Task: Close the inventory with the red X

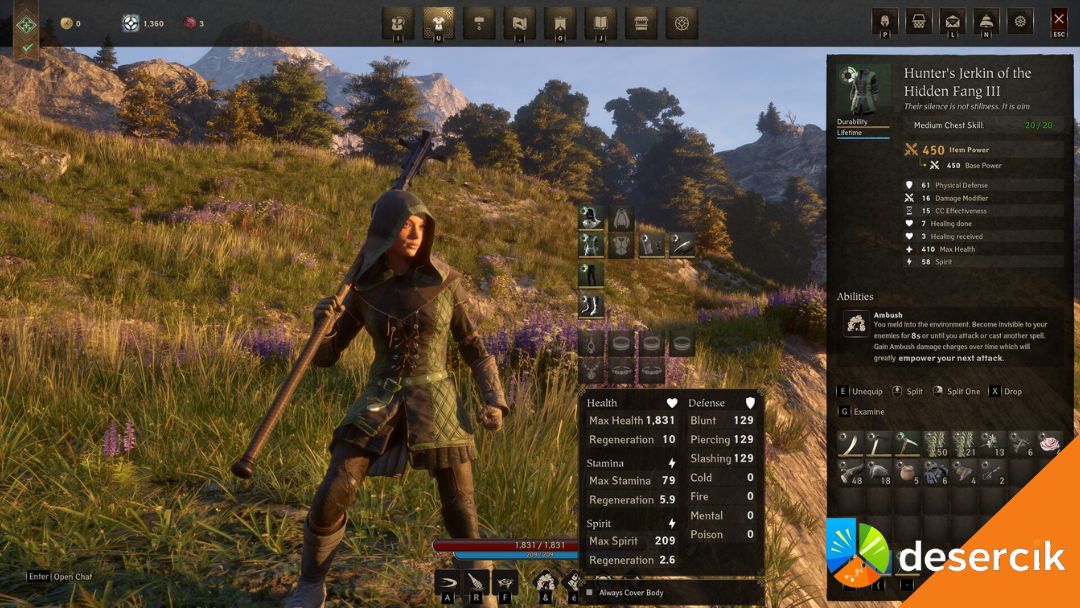Action: pos(1059,21)
